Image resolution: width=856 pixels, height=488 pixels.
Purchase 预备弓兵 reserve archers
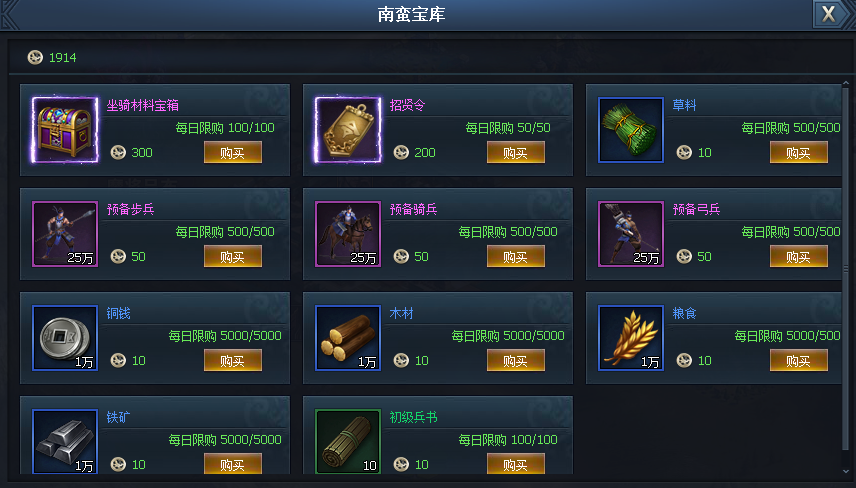point(799,256)
